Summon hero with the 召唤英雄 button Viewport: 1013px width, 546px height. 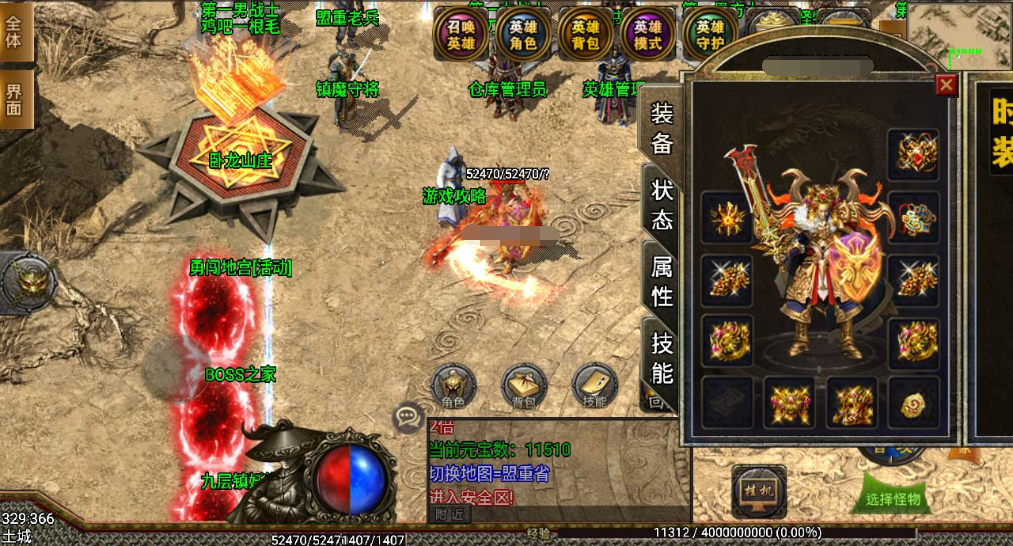461,35
